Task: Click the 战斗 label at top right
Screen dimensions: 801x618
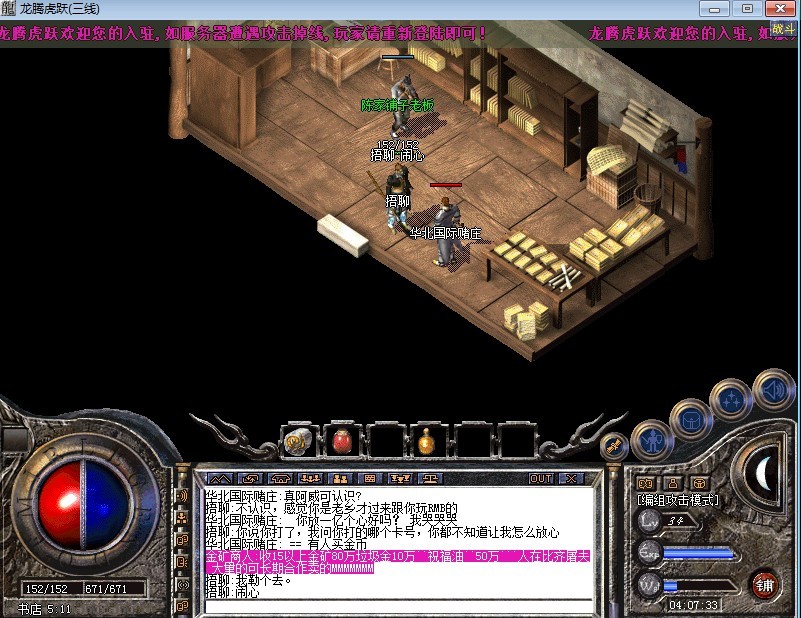Action: [784, 30]
